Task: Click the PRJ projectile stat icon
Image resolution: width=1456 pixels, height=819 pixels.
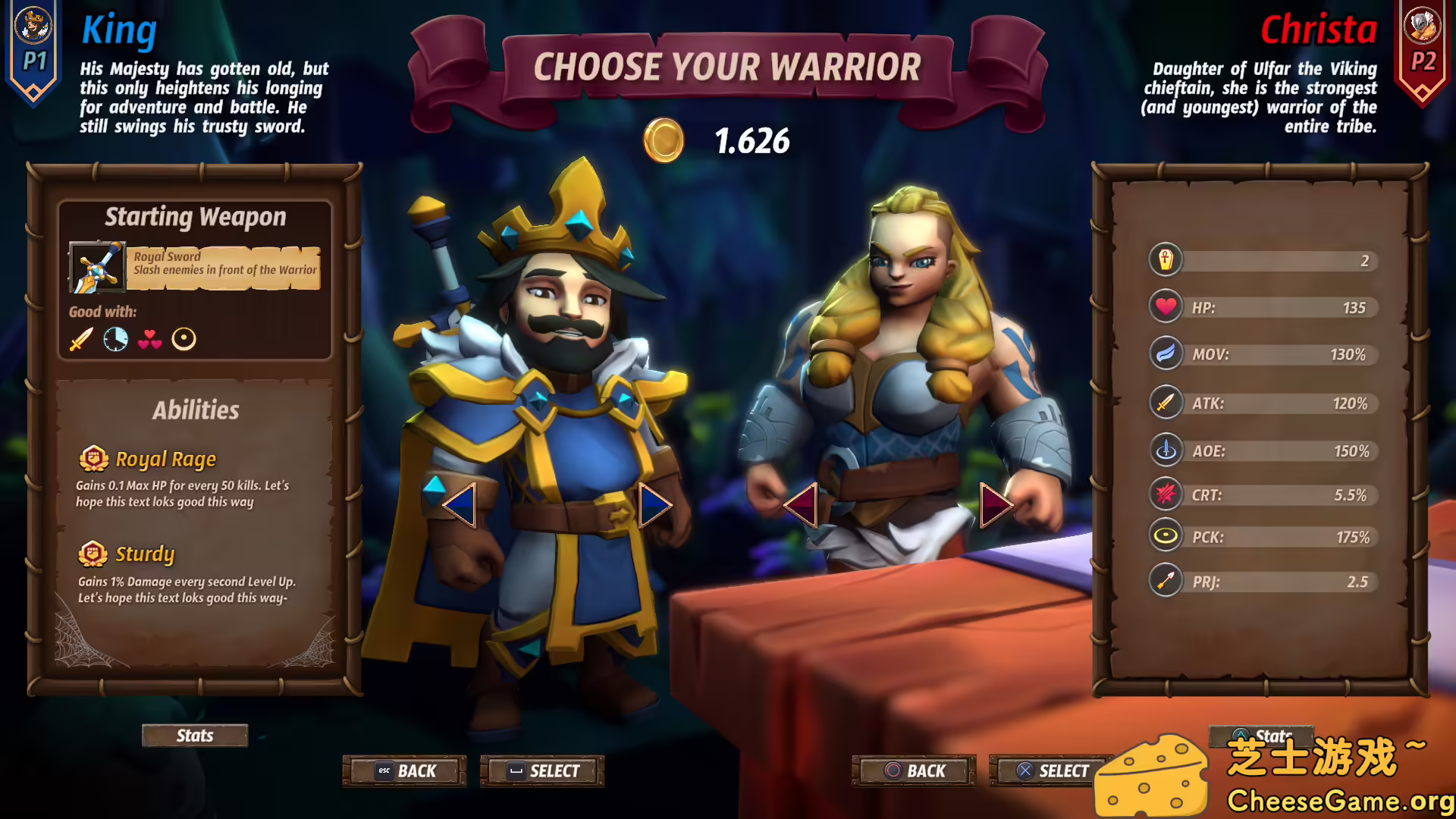Action: (x=1166, y=581)
